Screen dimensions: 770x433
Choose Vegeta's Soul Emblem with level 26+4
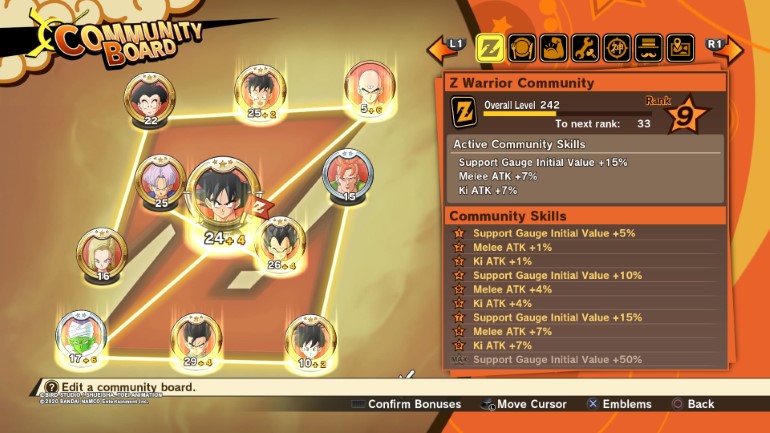tap(281, 241)
